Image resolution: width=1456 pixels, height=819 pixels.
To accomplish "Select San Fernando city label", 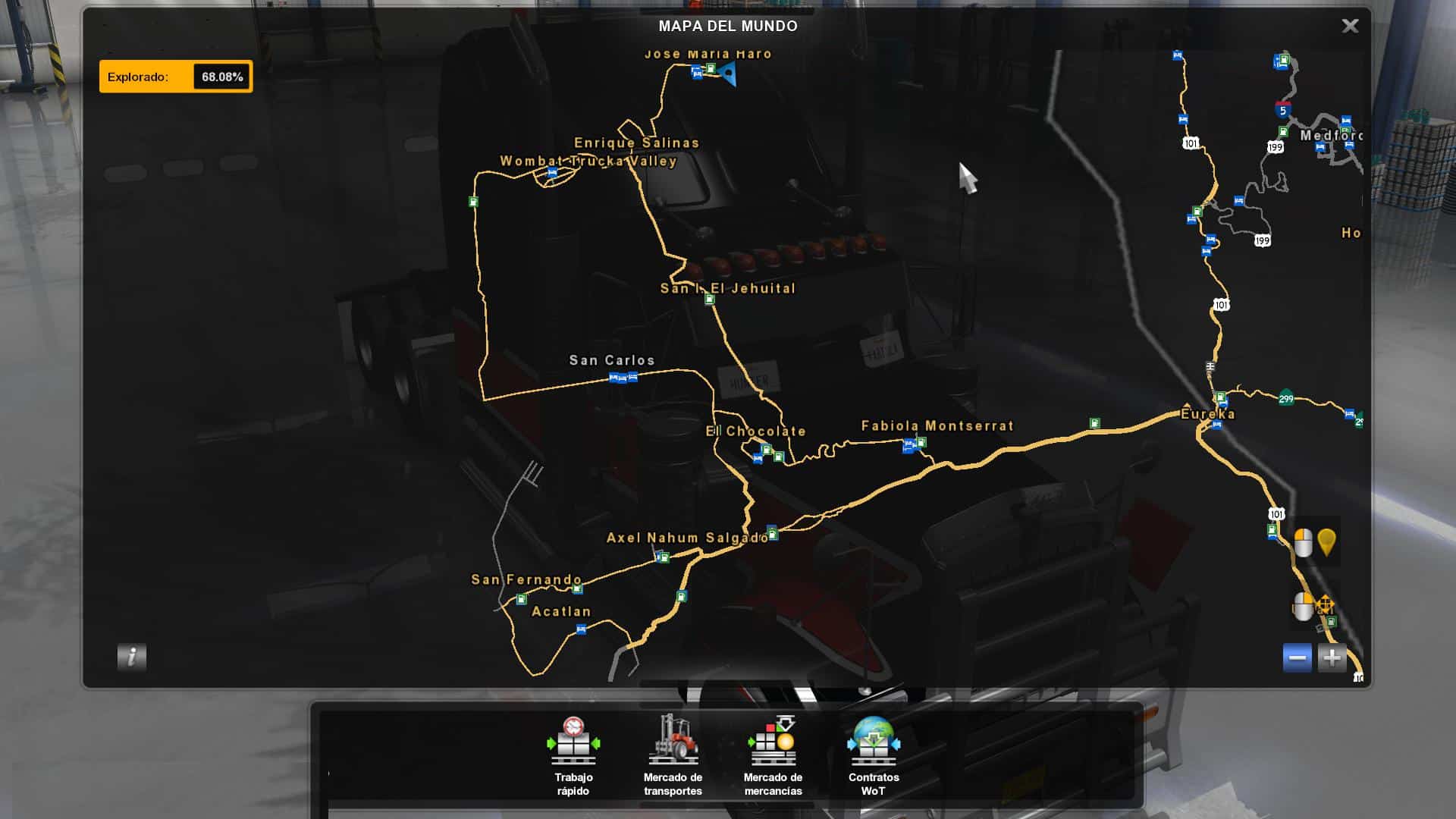I will coord(526,580).
